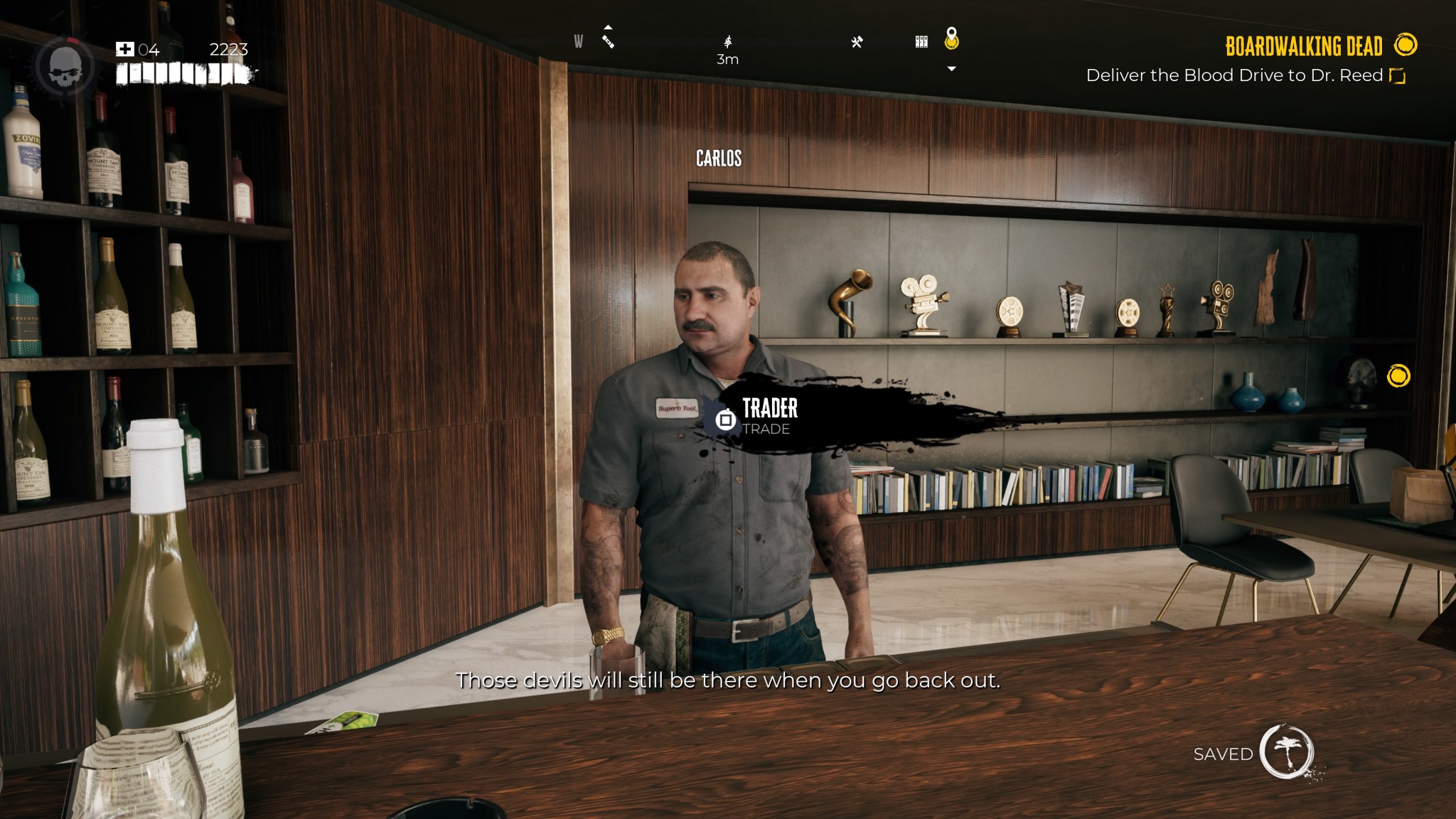Click the TRADER name label on Carlos
This screenshot has width=1456, height=819.
point(769,408)
